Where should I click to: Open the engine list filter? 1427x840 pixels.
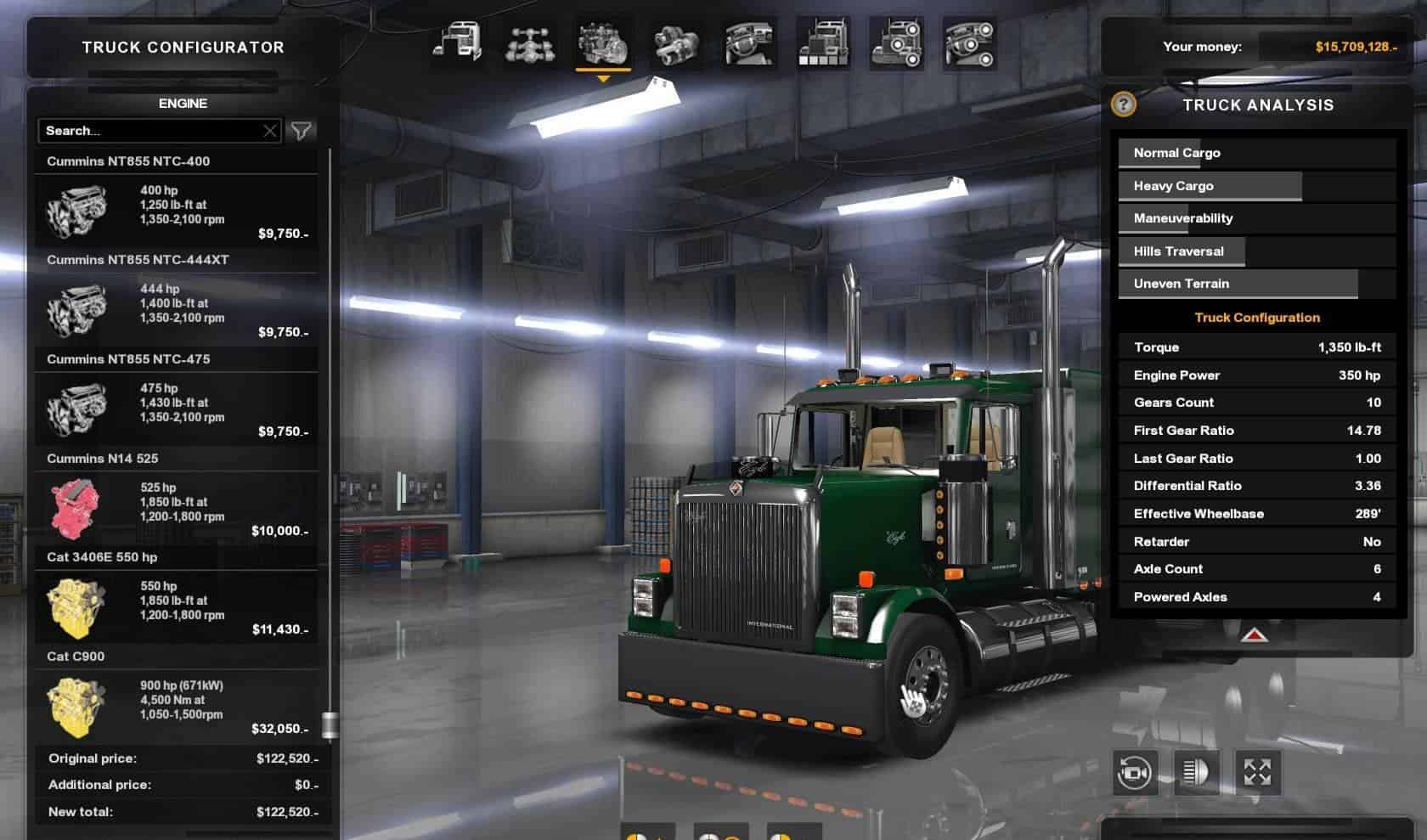[x=302, y=131]
